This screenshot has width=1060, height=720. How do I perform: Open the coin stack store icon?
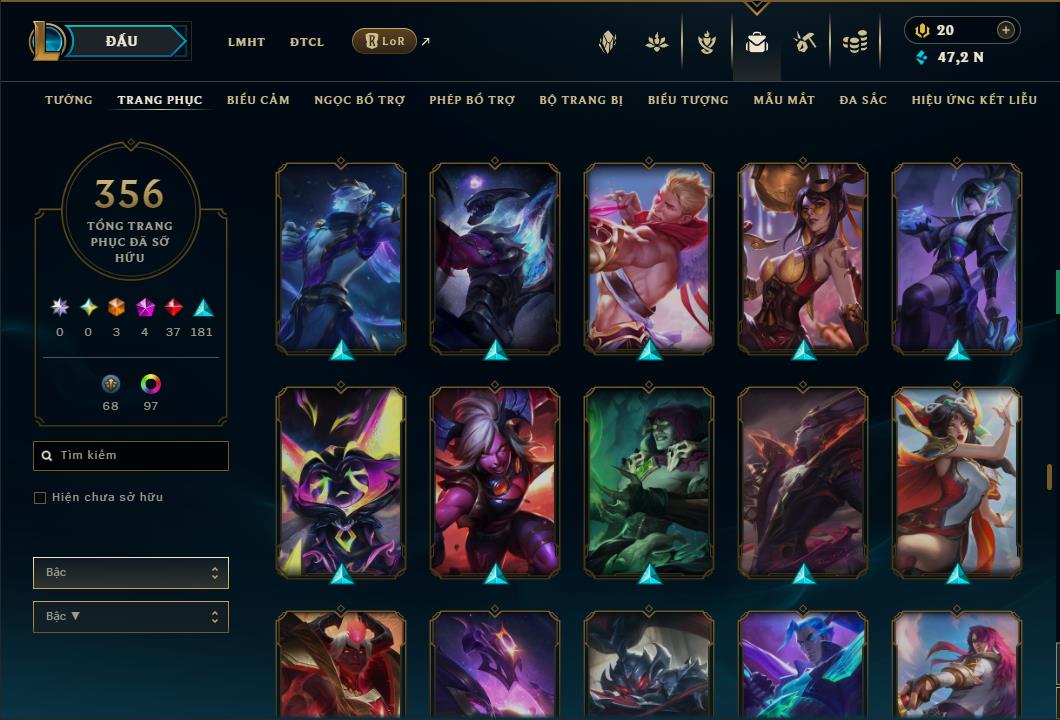click(x=854, y=42)
